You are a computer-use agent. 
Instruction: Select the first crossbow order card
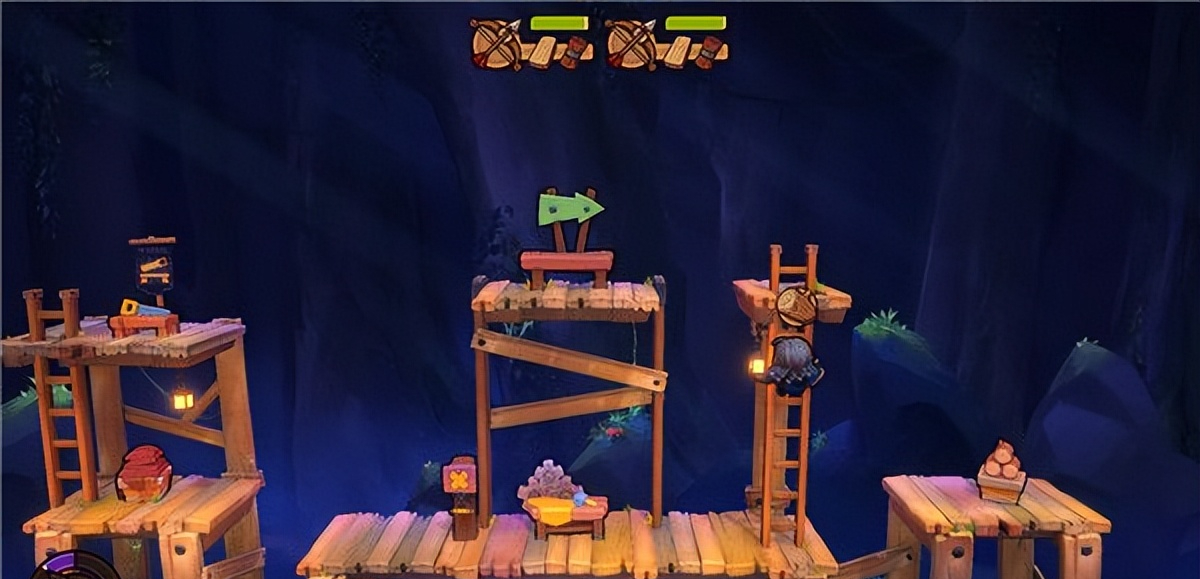tap(530, 43)
